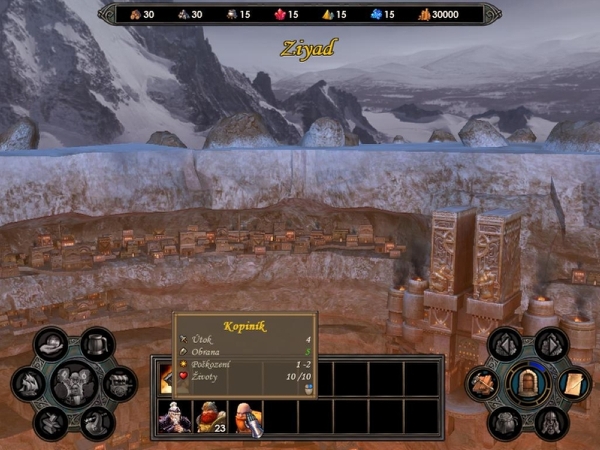Click the central town hall building icon

(74, 383)
